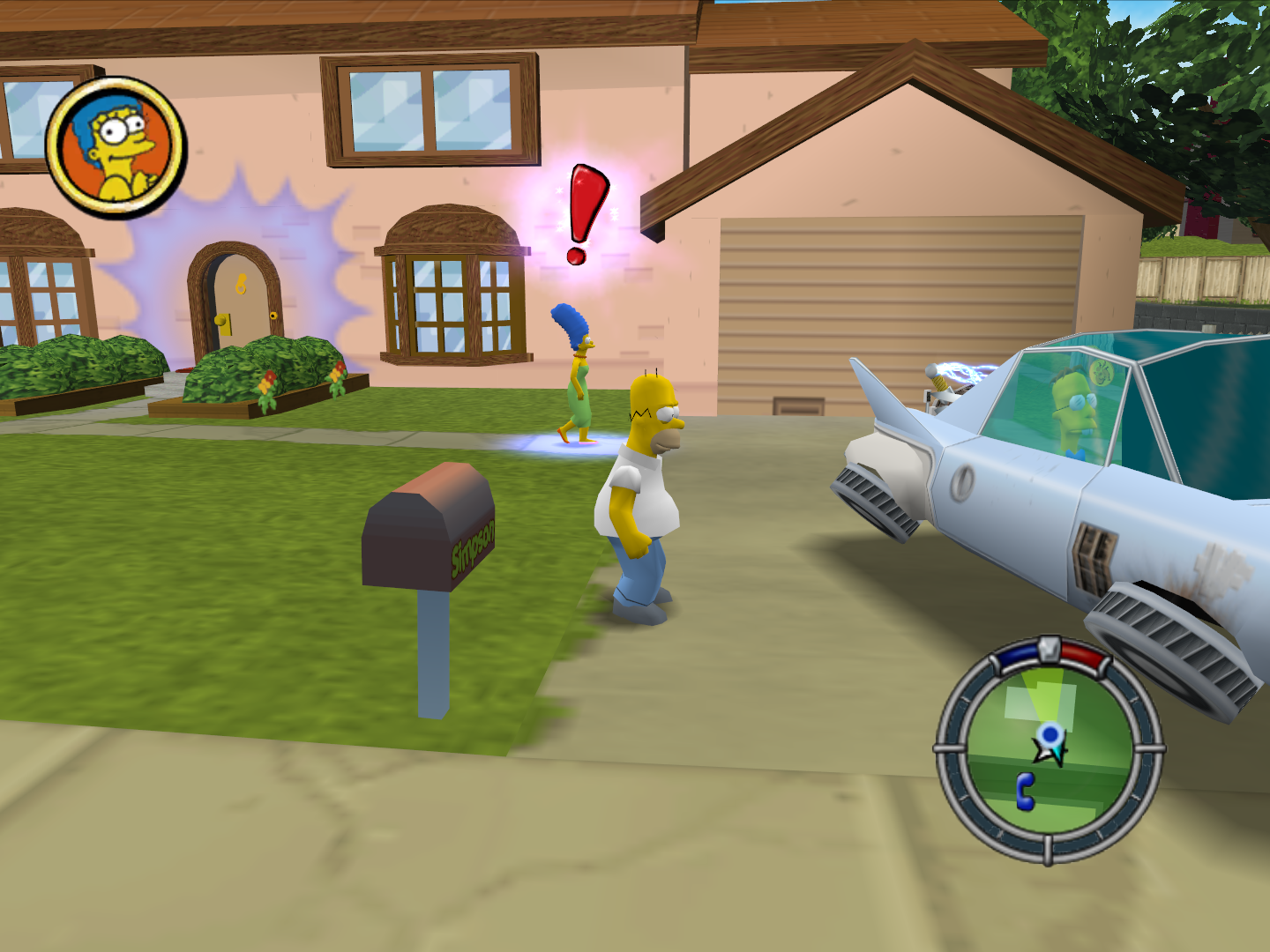Select the blue phone marker on the radar
Image resolution: width=1270 pixels, height=952 pixels.
tap(1025, 791)
